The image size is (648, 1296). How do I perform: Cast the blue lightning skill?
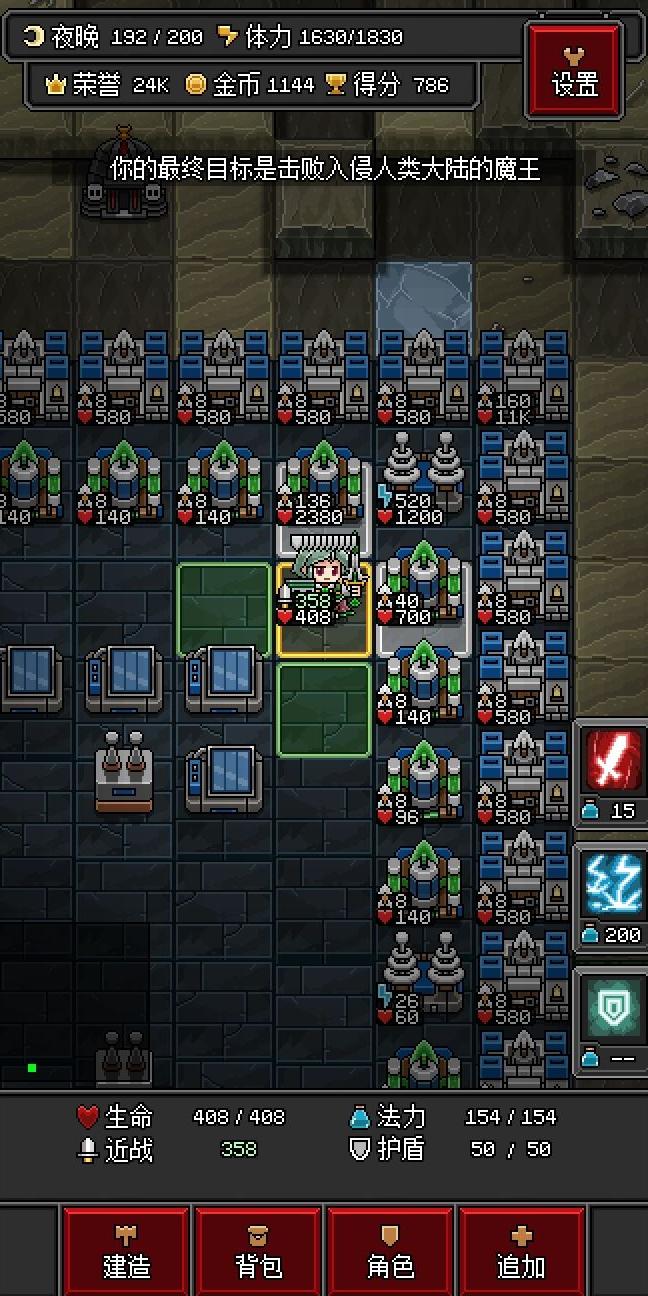[x=611, y=885]
